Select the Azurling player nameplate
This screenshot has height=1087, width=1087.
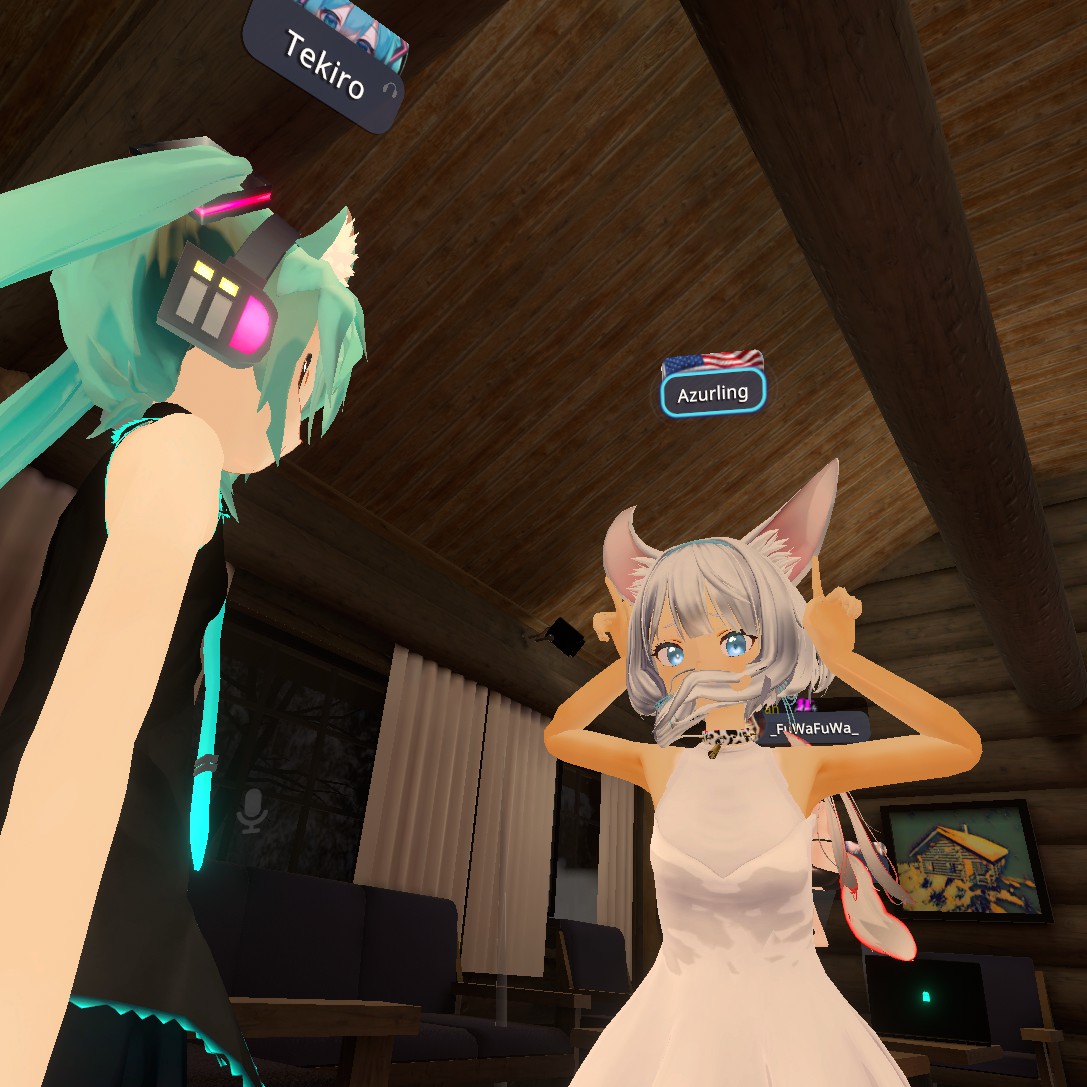click(x=713, y=394)
